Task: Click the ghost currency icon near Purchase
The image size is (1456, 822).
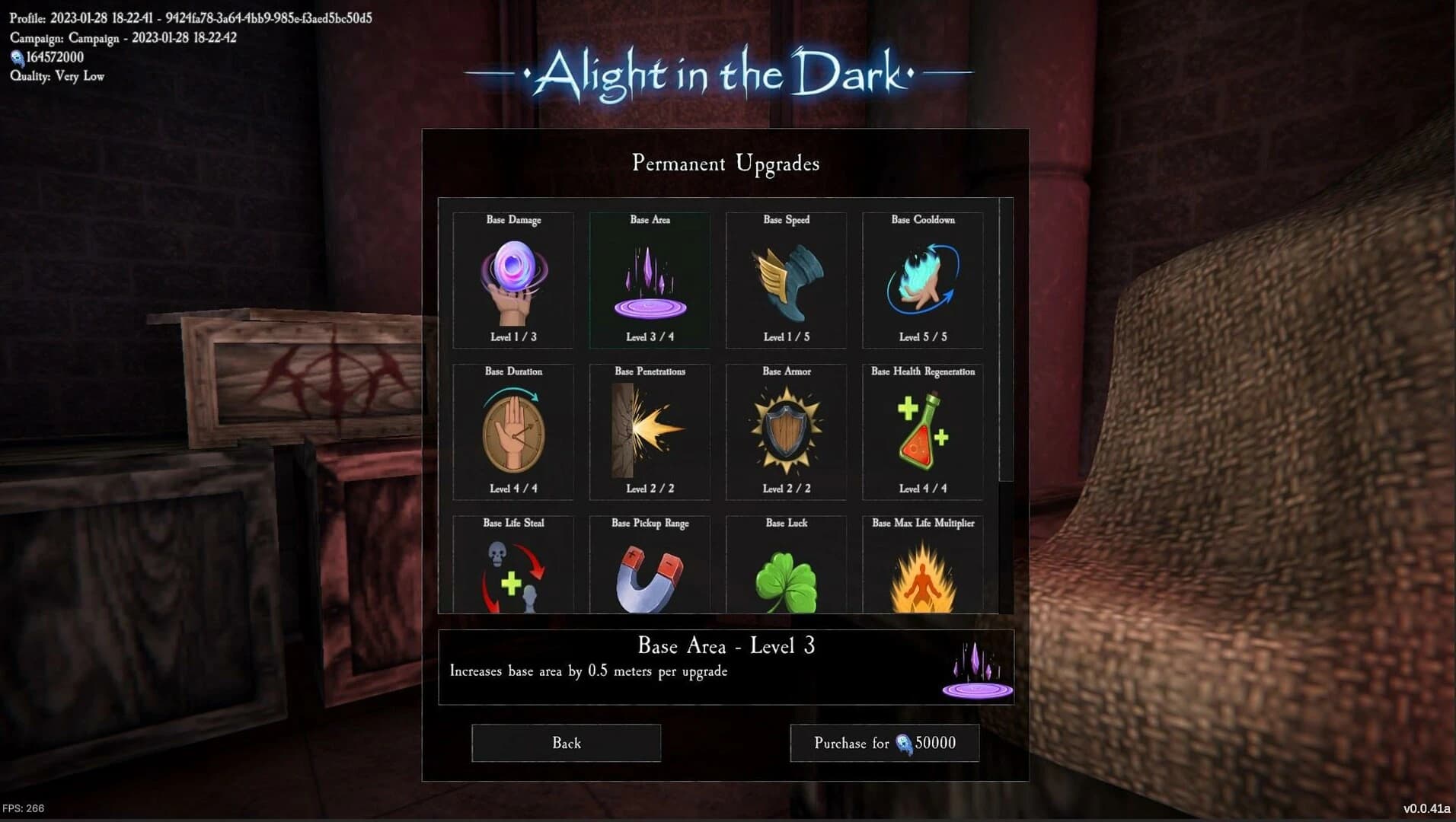Action: (906, 744)
